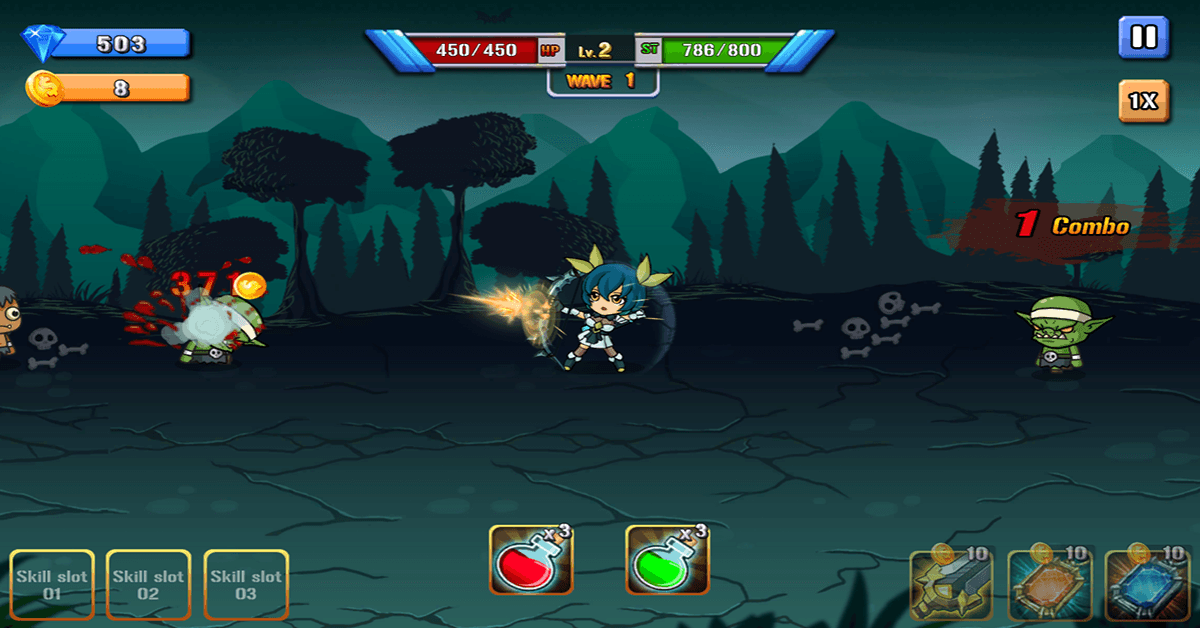Viewport: 1200px width, 628px height.
Task: Buy the sword upgrade for 10 coins
Action: point(950,585)
